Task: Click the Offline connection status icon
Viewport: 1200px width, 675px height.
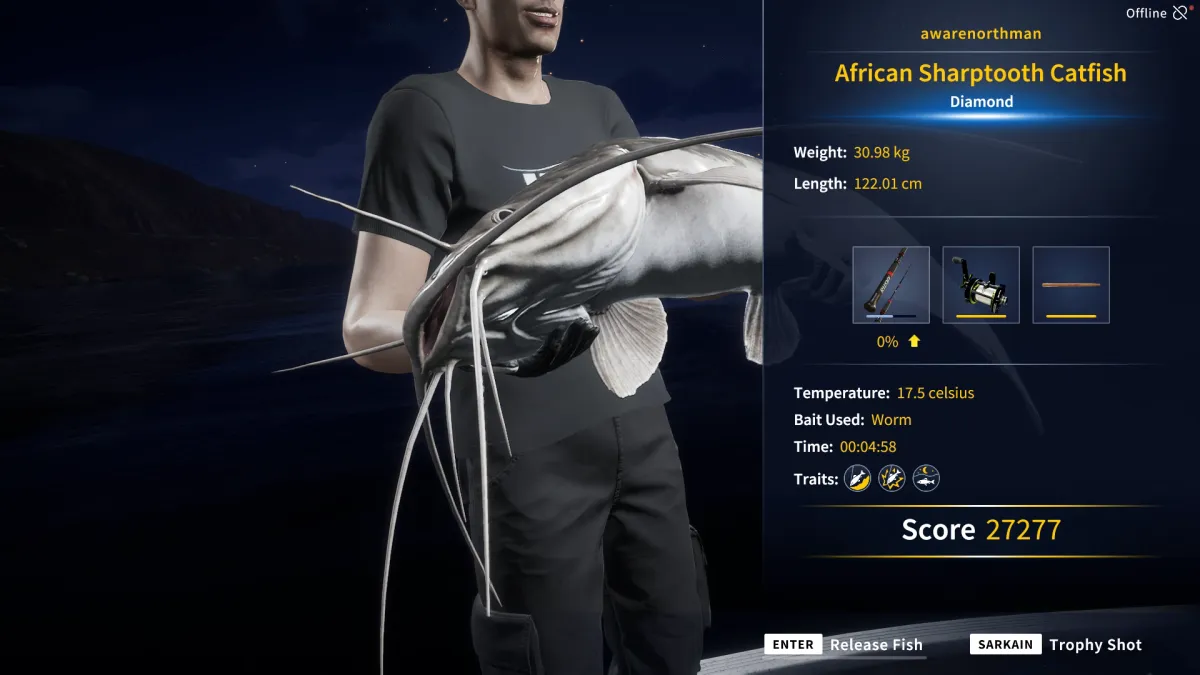Action: 1181,13
